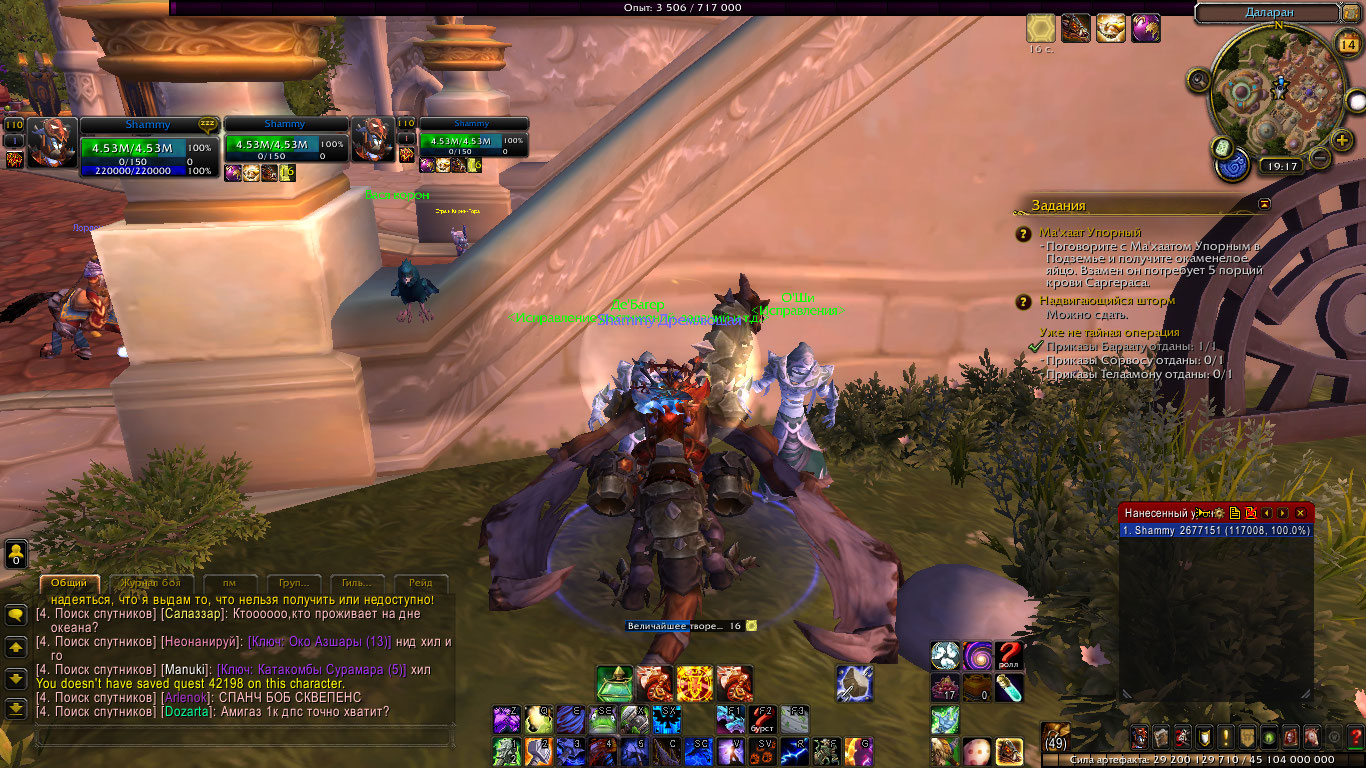Activate the F2 бурст macro button
Image resolution: width=1366 pixels, height=768 pixels.
pos(762,719)
